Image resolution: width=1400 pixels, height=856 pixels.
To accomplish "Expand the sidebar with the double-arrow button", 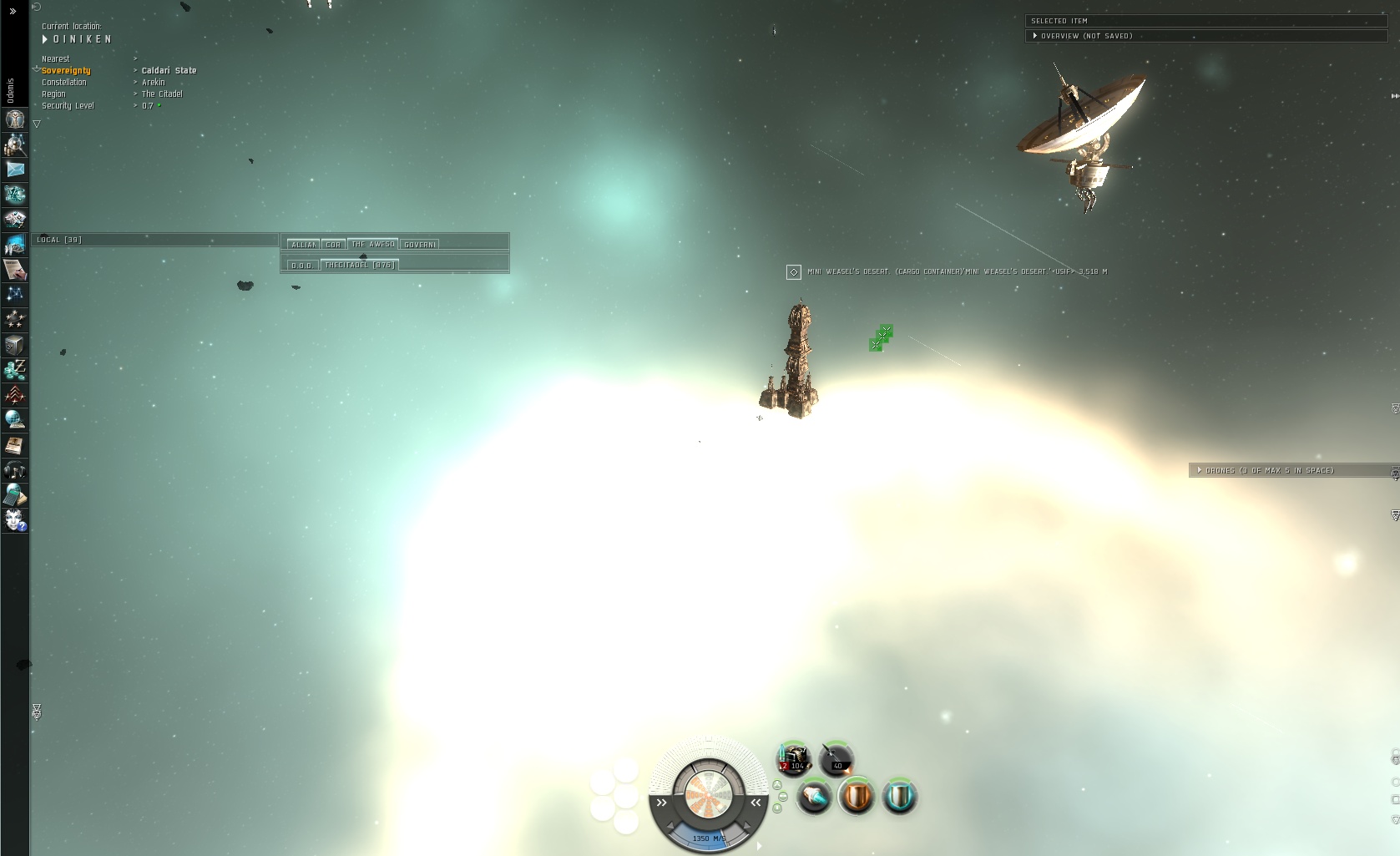I will (13, 11).
